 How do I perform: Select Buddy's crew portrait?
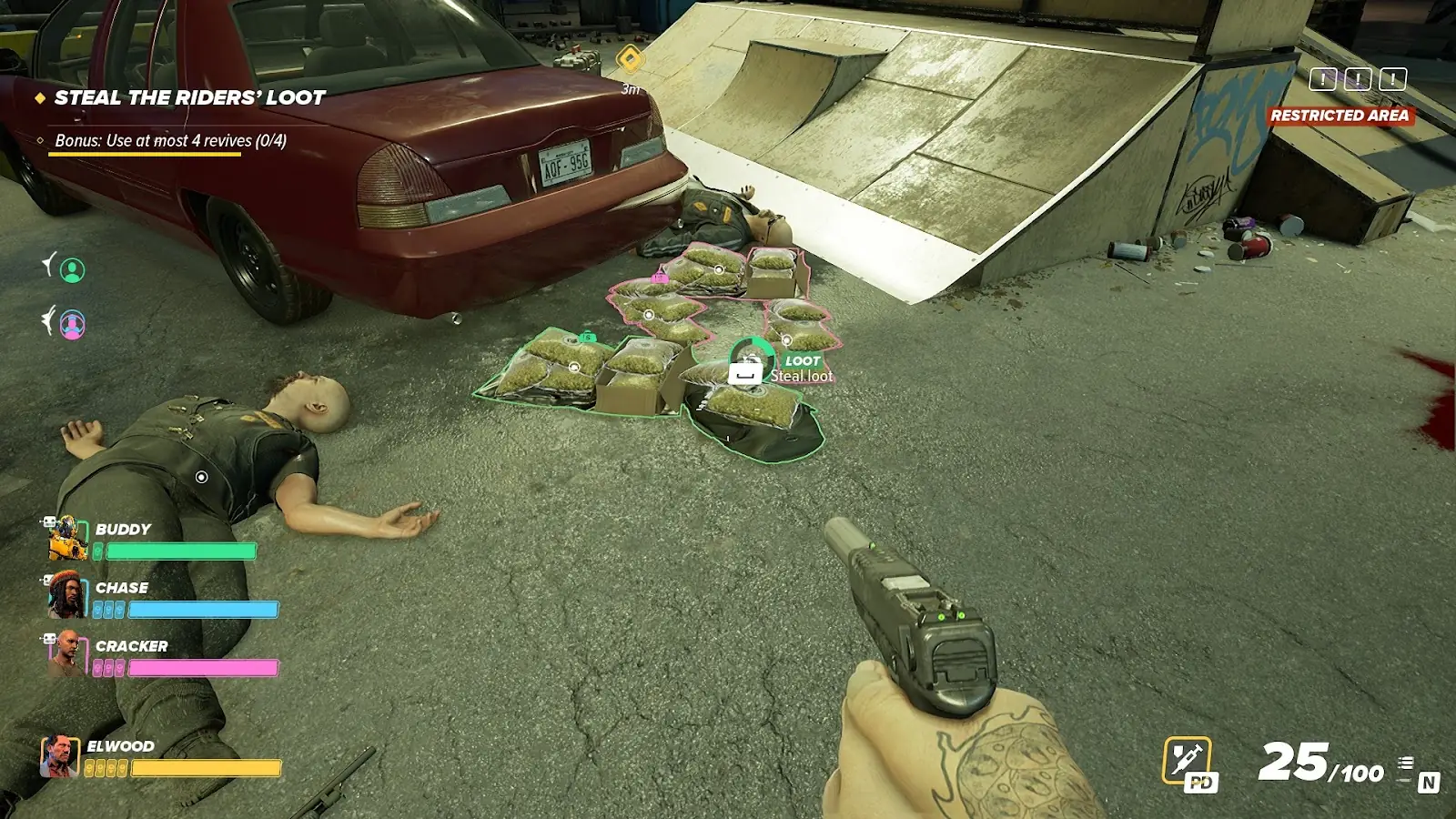(x=67, y=539)
